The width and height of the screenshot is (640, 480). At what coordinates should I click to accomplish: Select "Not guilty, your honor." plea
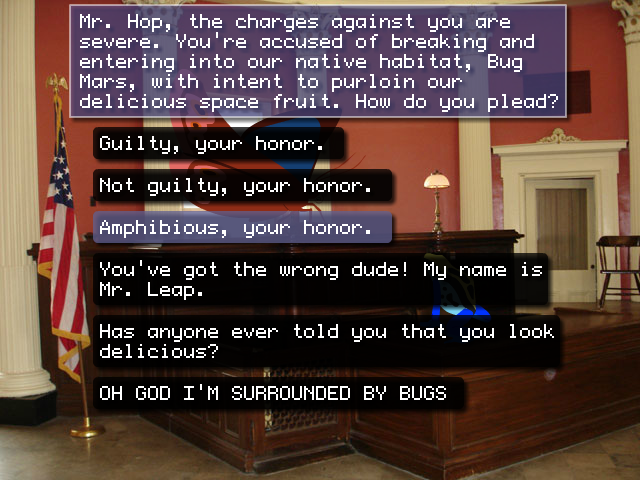(242, 186)
